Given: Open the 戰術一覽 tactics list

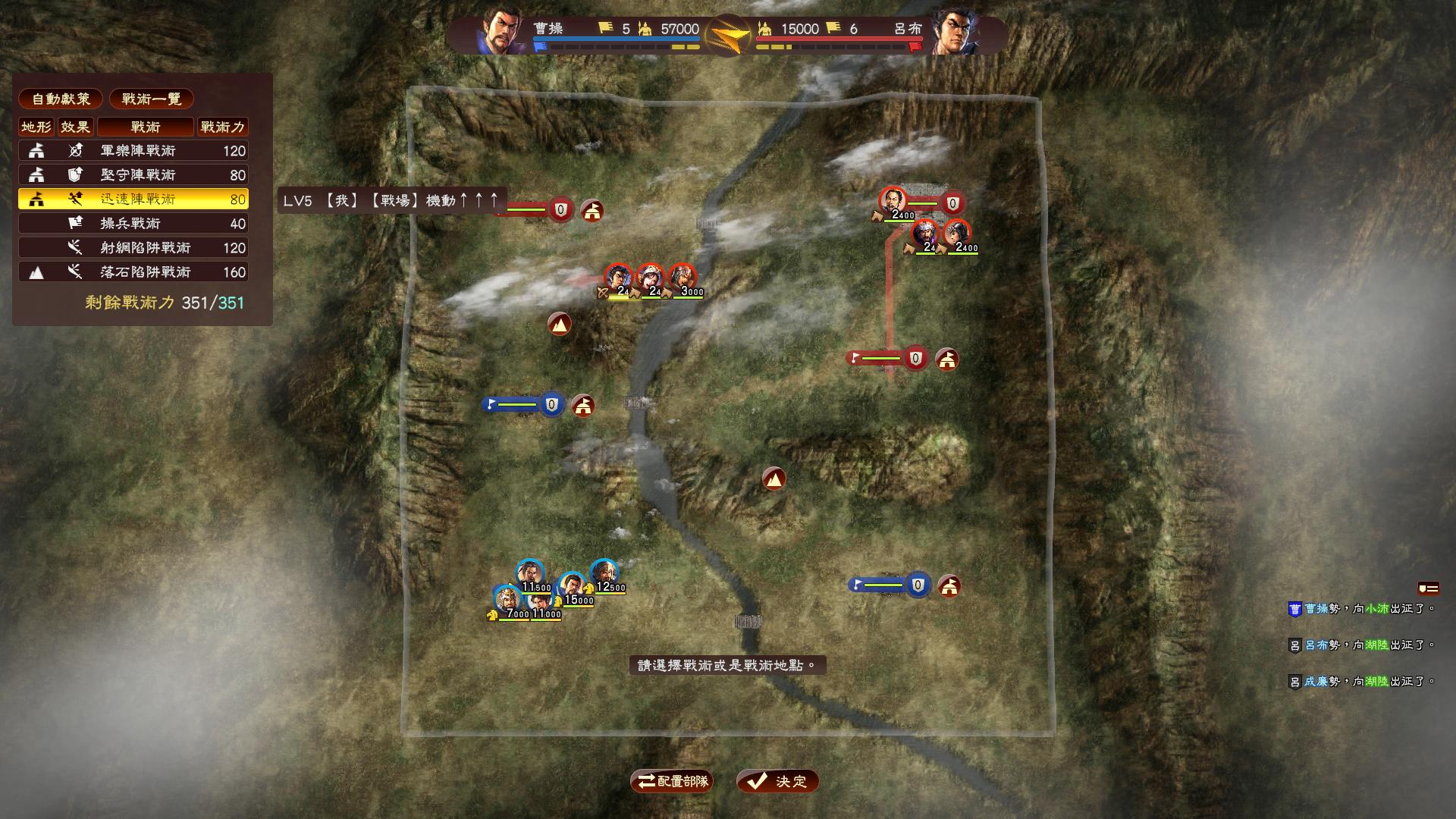Looking at the screenshot, I should coord(152,99).
